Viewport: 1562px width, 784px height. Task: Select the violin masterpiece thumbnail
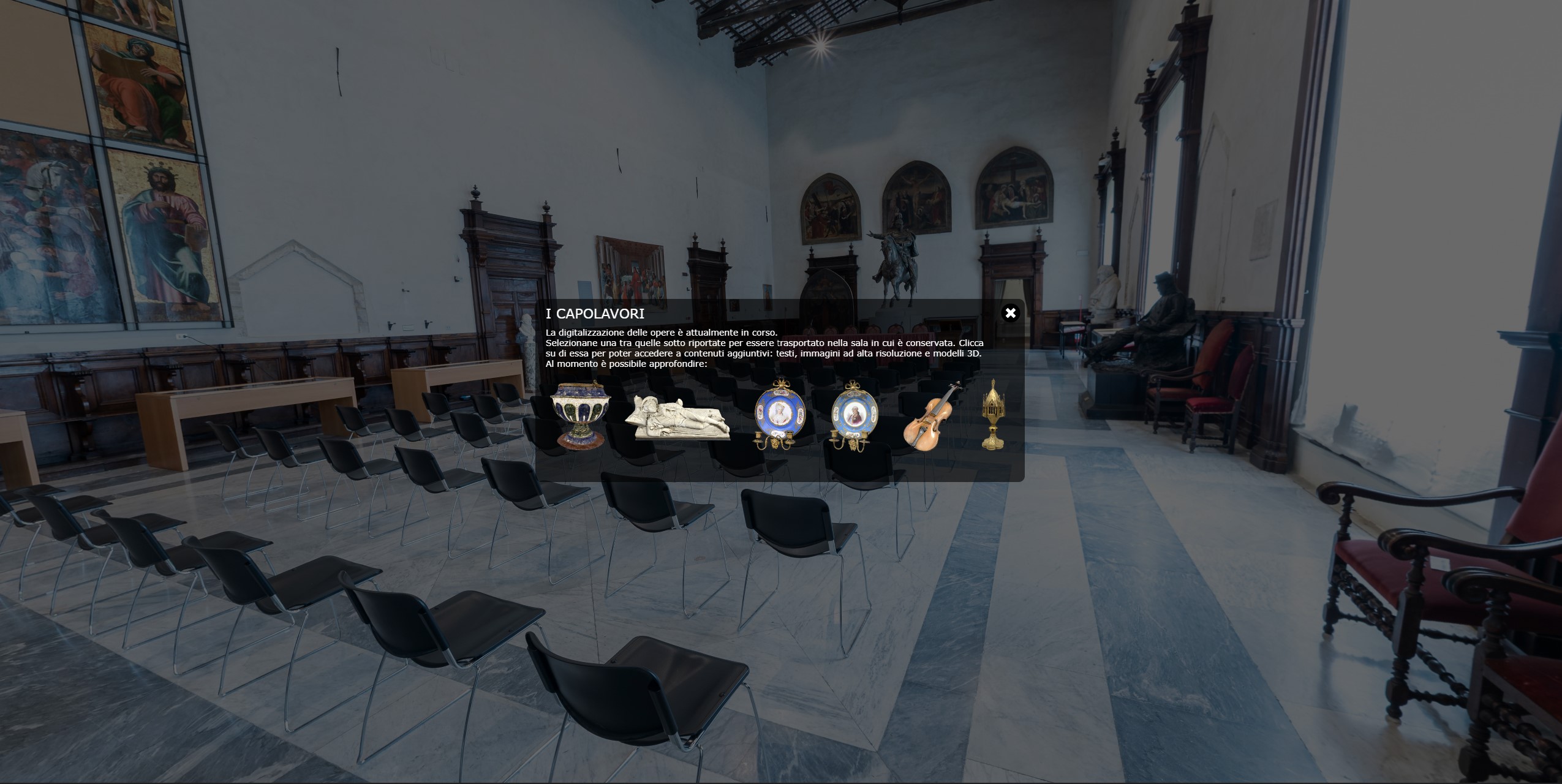pyautogui.click(x=932, y=417)
